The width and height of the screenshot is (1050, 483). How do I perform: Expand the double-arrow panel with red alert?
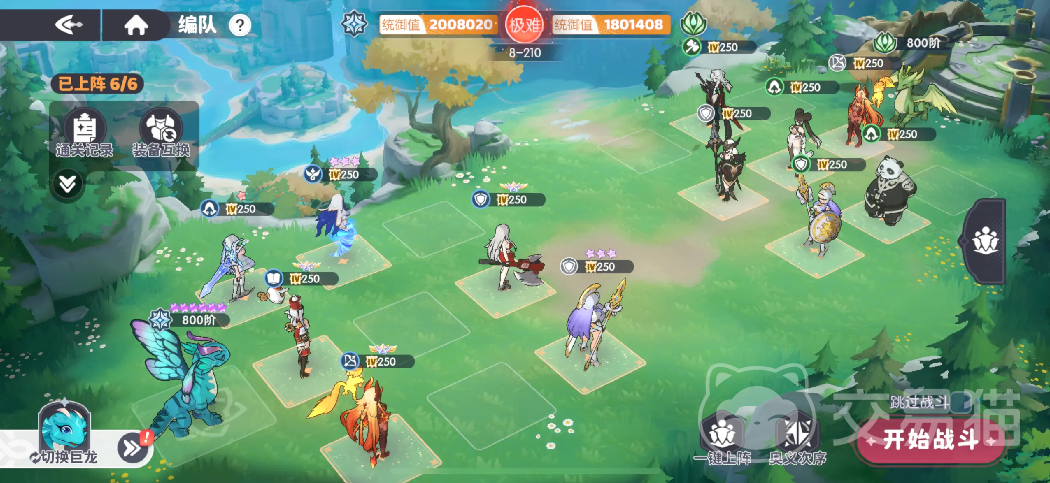[x=134, y=448]
